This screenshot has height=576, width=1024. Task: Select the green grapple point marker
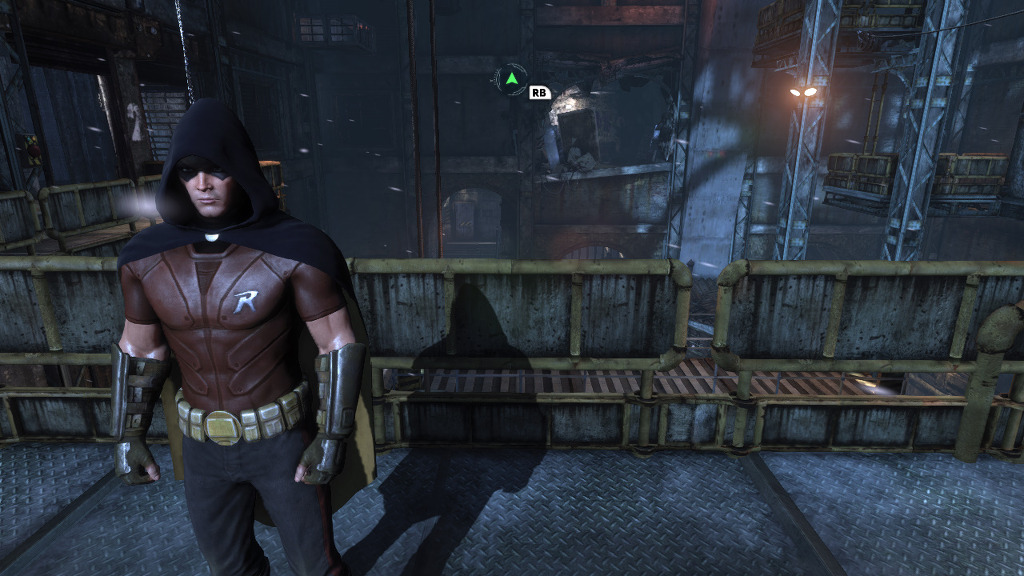(x=511, y=77)
